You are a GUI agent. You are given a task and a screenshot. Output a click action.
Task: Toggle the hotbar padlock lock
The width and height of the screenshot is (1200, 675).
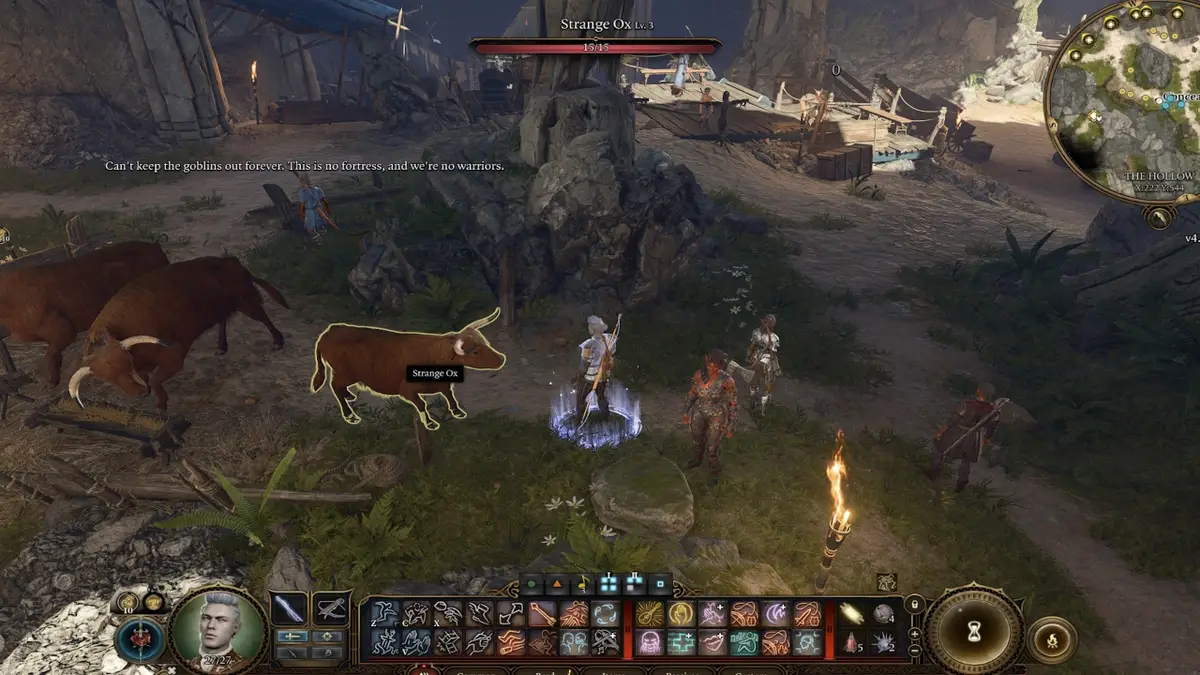(x=913, y=605)
